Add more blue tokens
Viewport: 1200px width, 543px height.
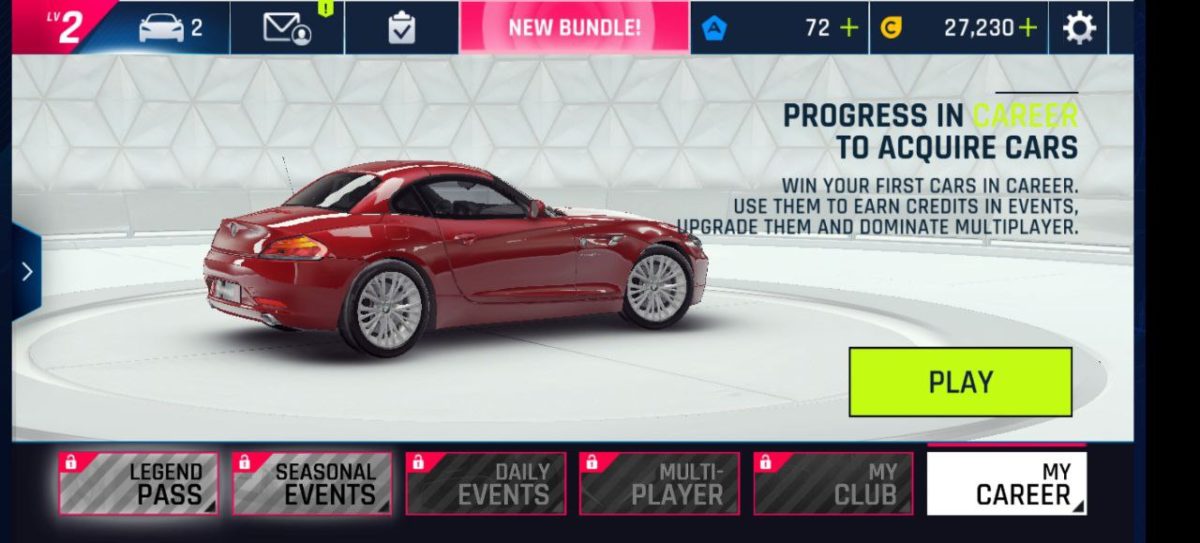click(x=849, y=28)
